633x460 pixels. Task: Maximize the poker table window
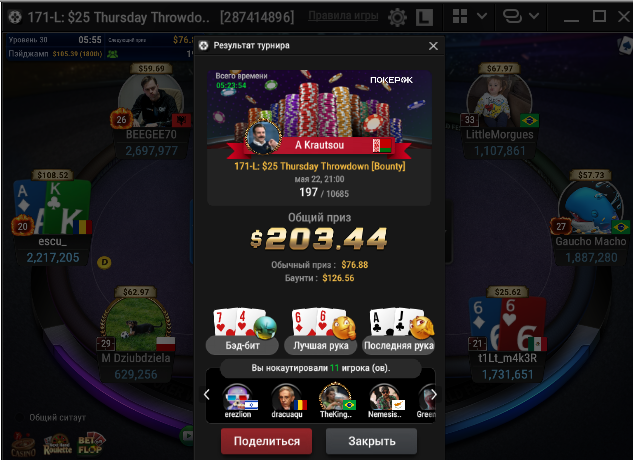point(600,17)
